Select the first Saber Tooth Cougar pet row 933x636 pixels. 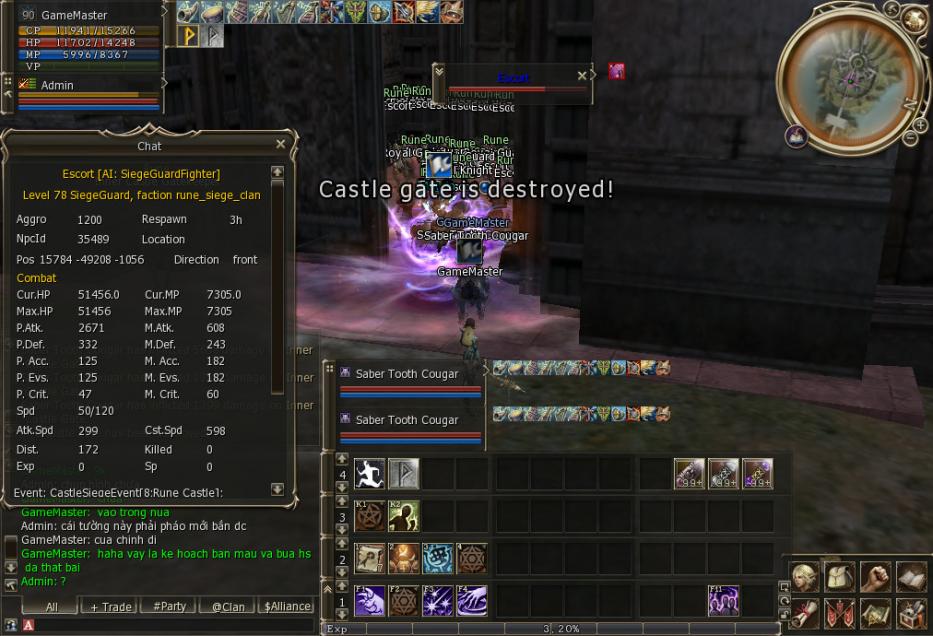pos(408,375)
